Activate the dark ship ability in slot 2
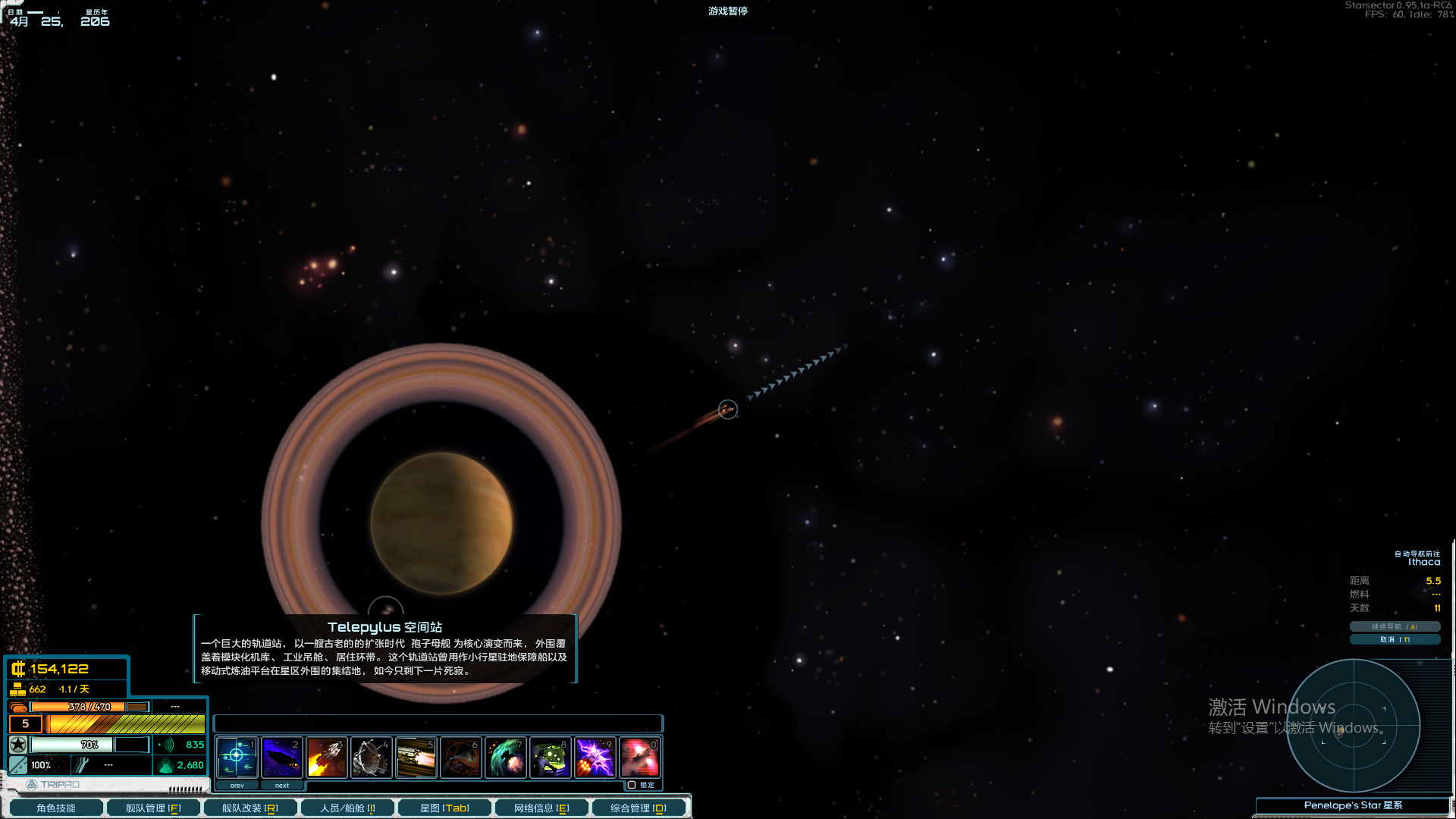 (x=282, y=757)
